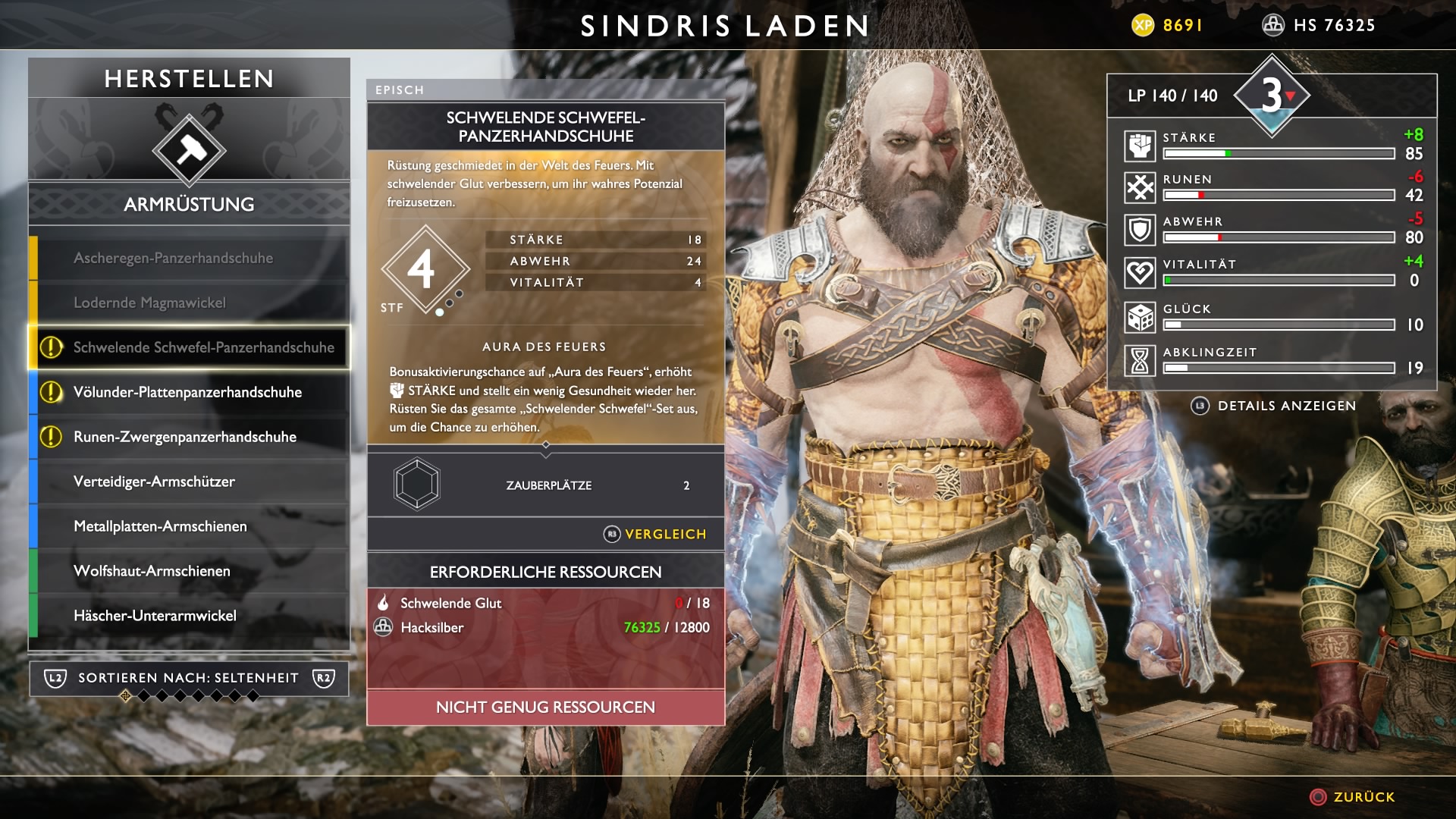Show stat details via Details anzeigen

tap(1274, 406)
